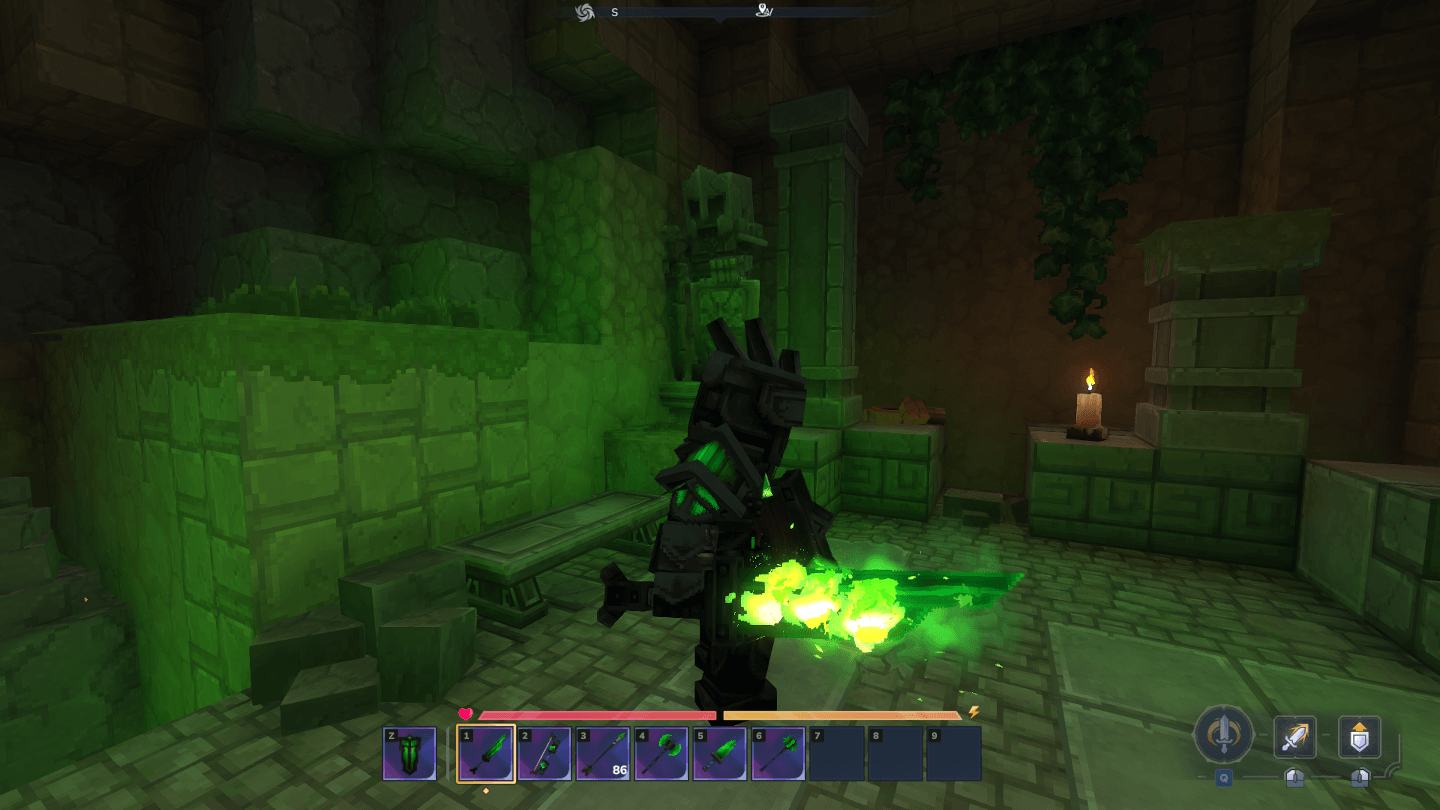Image resolution: width=1440 pixels, height=810 pixels.
Task: Select the green bow in slot 2
Action: pyautogui.click(x=544, y=753)
